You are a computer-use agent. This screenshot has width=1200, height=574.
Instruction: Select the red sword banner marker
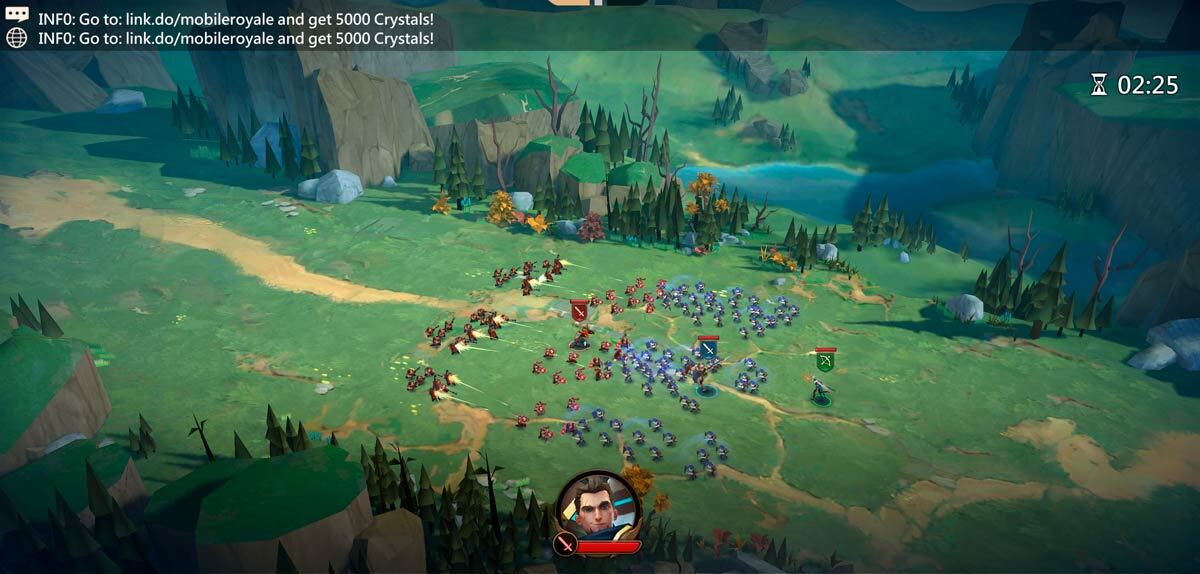(579, 310)
